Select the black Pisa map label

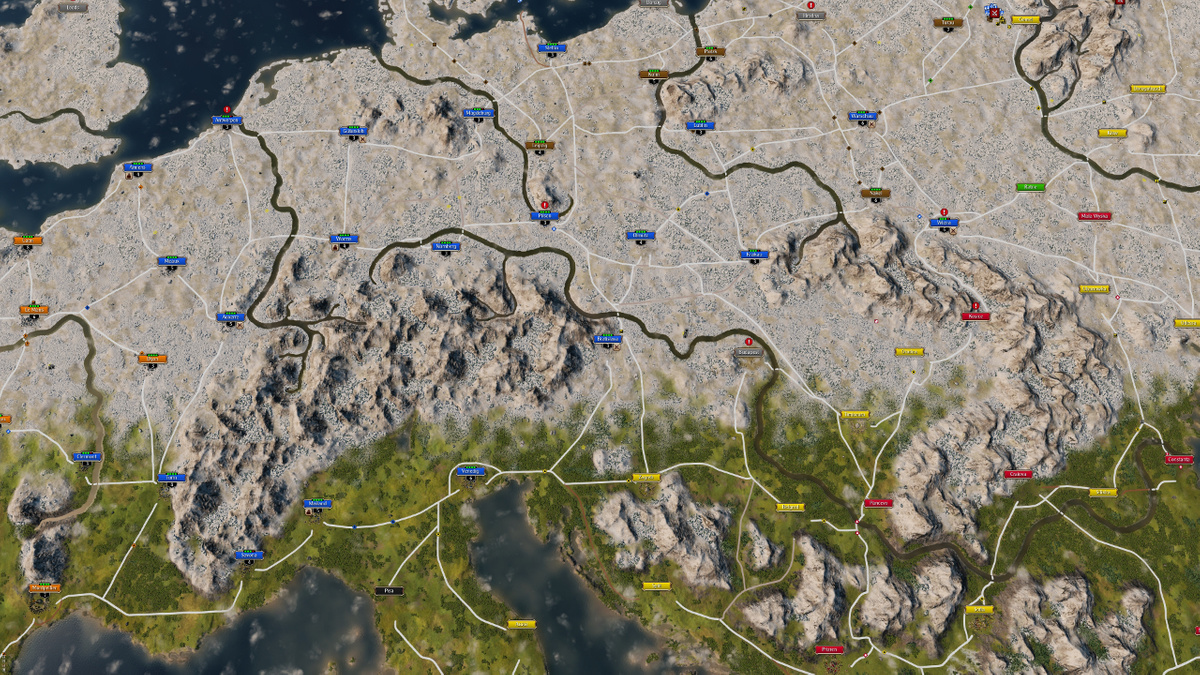388,591
